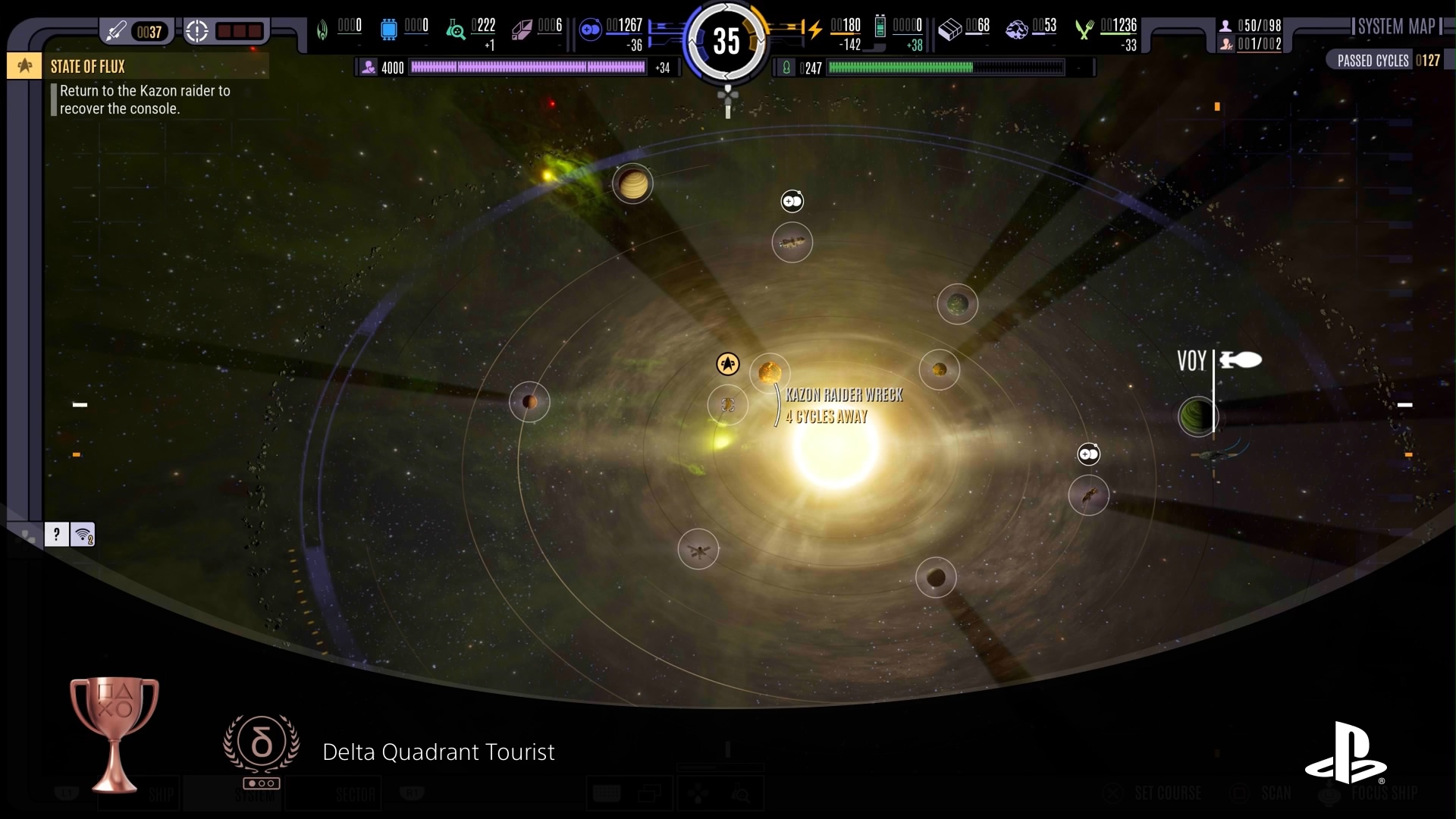Open the signal icon beside help button
The width and height of the screenshot is (1456, 819).
click(x=83, y=535)
